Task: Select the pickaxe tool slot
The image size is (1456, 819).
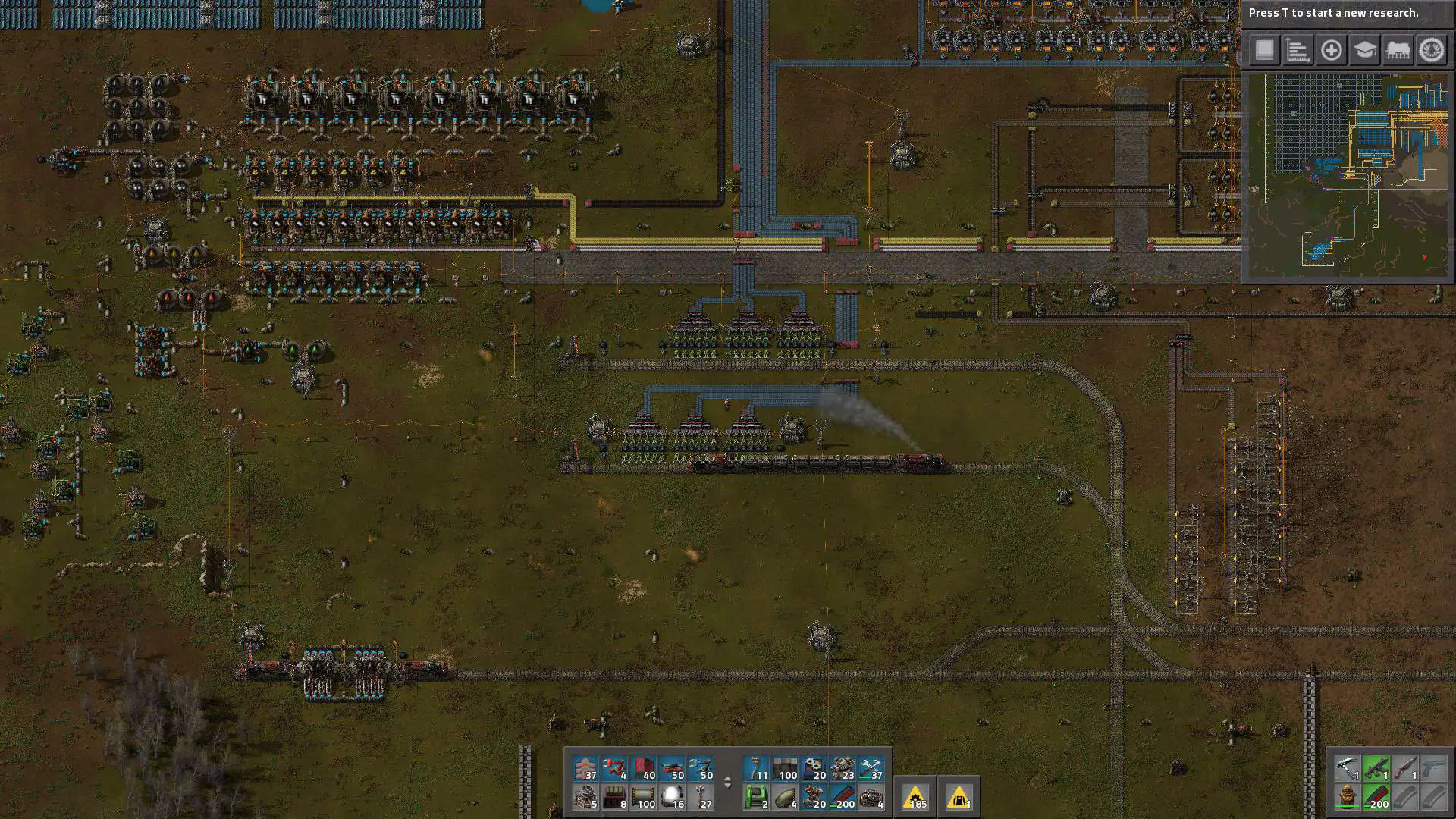Action: pyautogui.click(x=1347, y=768)
